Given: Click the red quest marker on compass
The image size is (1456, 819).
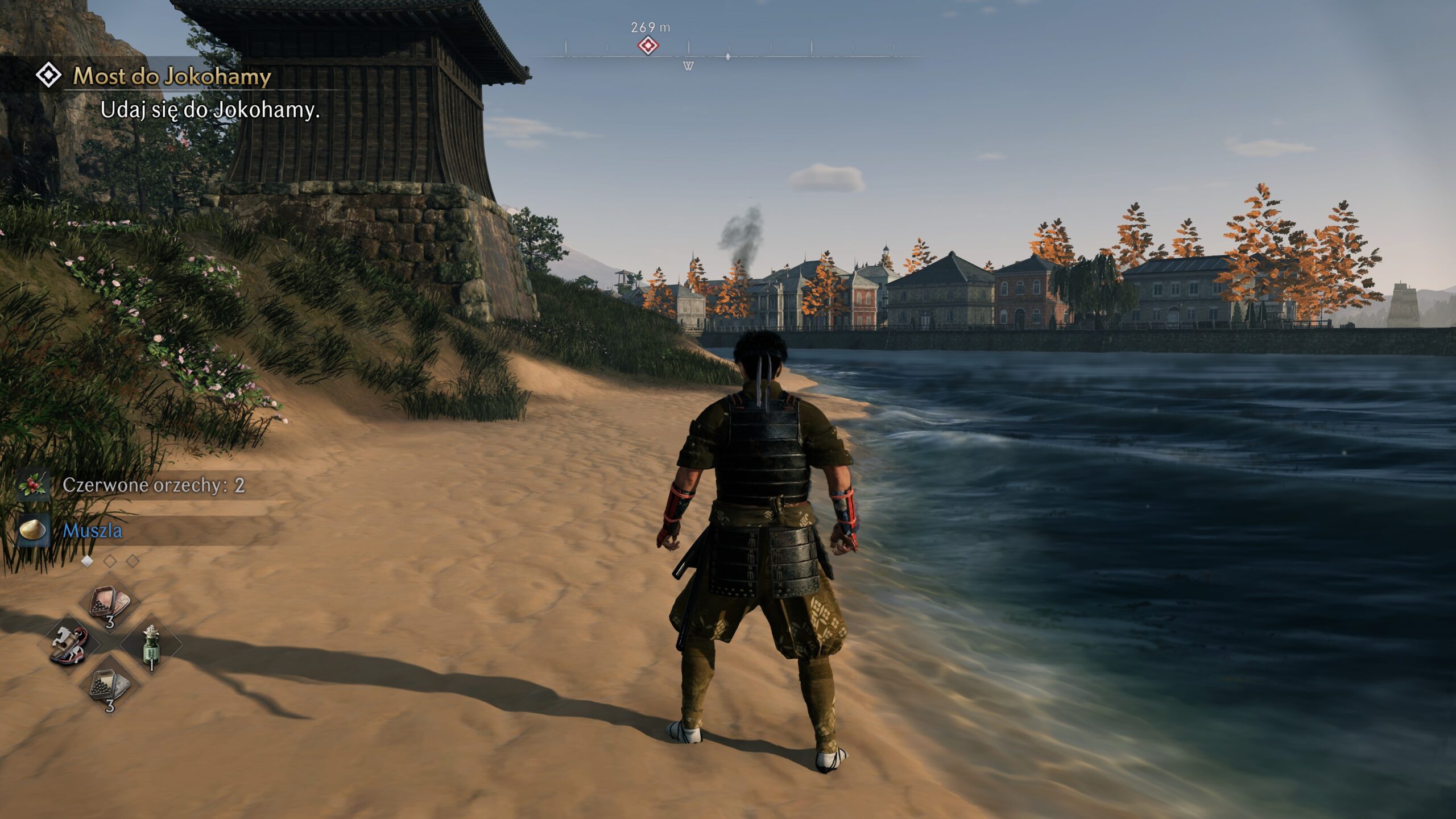Looking at the screenshot, I should 648,45.
